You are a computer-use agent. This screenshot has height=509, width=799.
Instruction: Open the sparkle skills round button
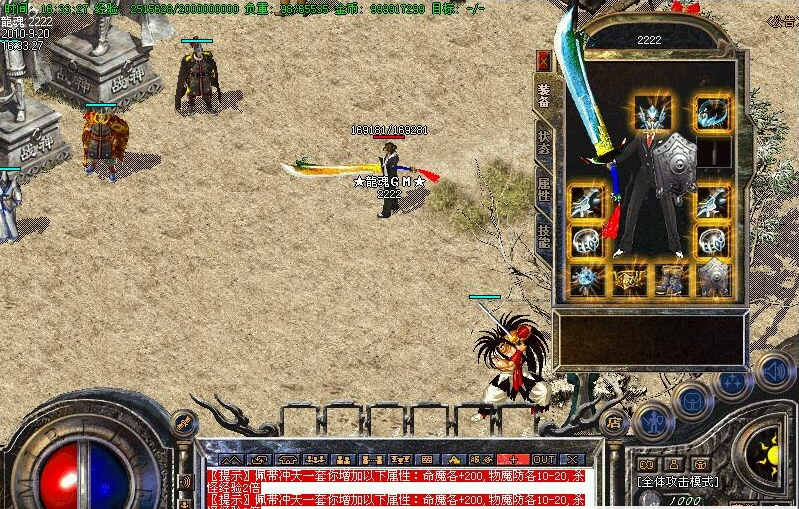pyautogui.click(x=733, y=382)
